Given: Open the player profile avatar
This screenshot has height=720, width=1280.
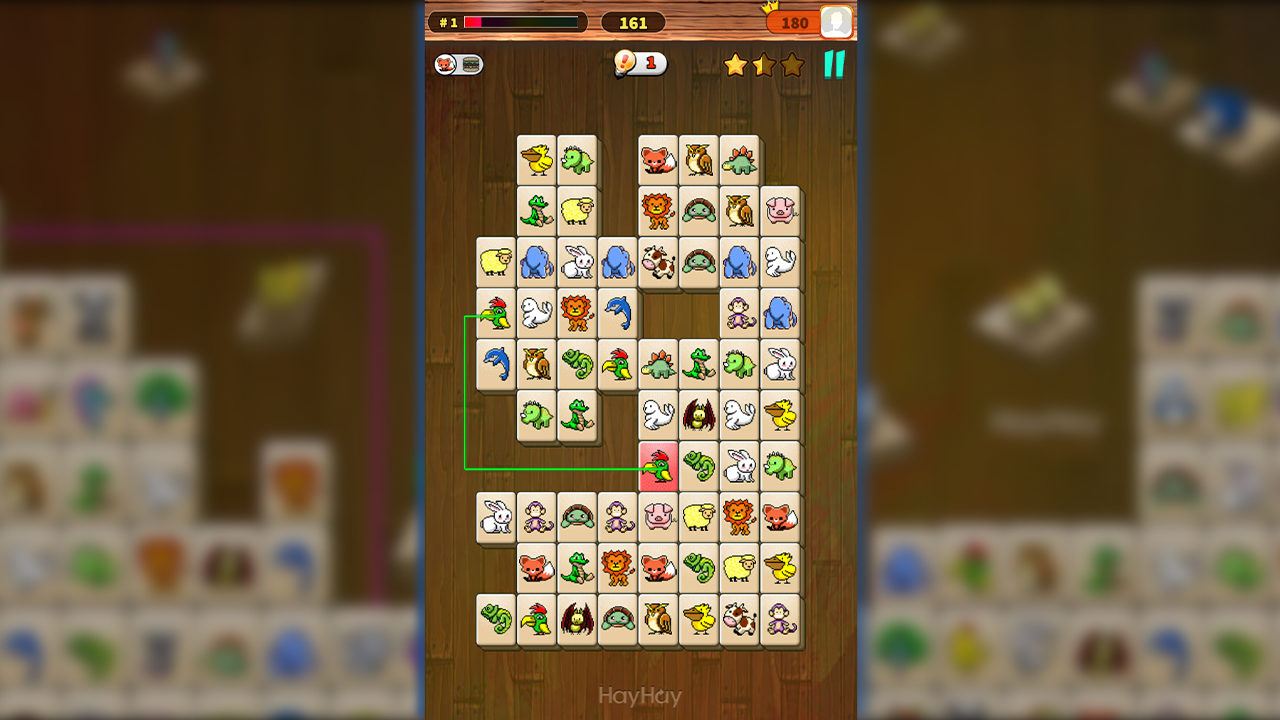Looking at the screenshot, I should pyautogui.click(x=836, y=21).
